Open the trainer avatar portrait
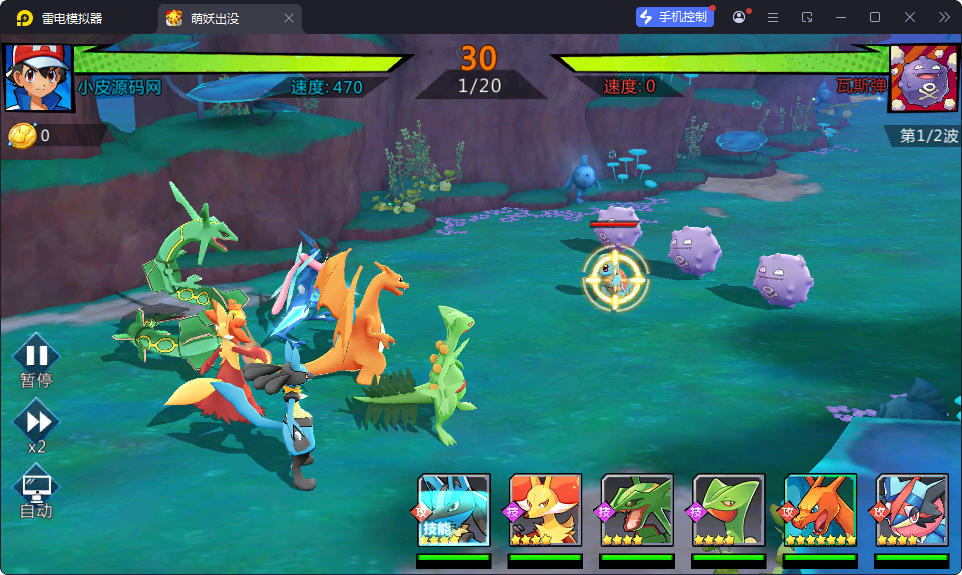This screenshot has height=575, width=962. [x=39, y=77]
